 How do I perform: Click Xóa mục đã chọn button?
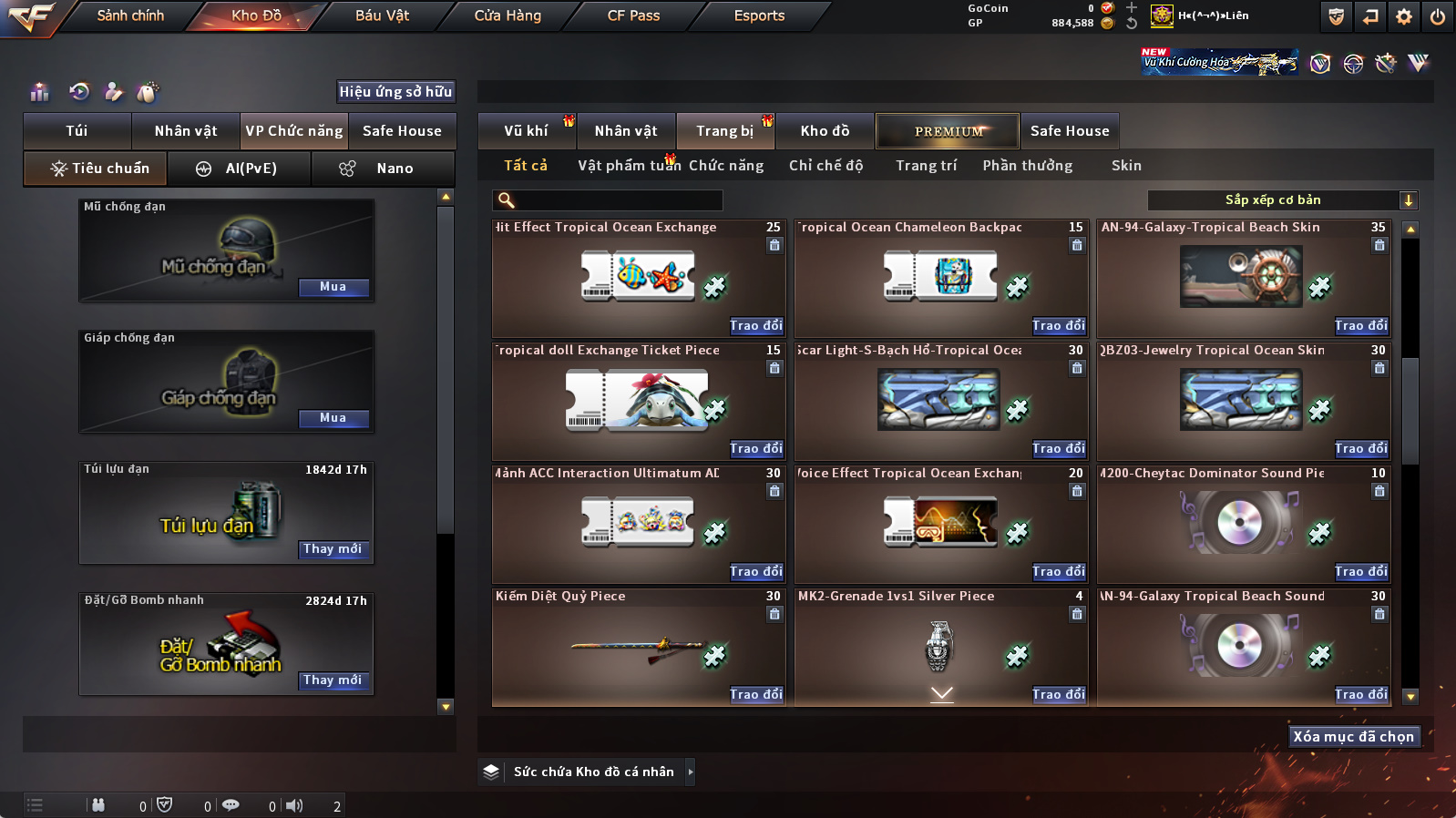[x=1353, y=737]
